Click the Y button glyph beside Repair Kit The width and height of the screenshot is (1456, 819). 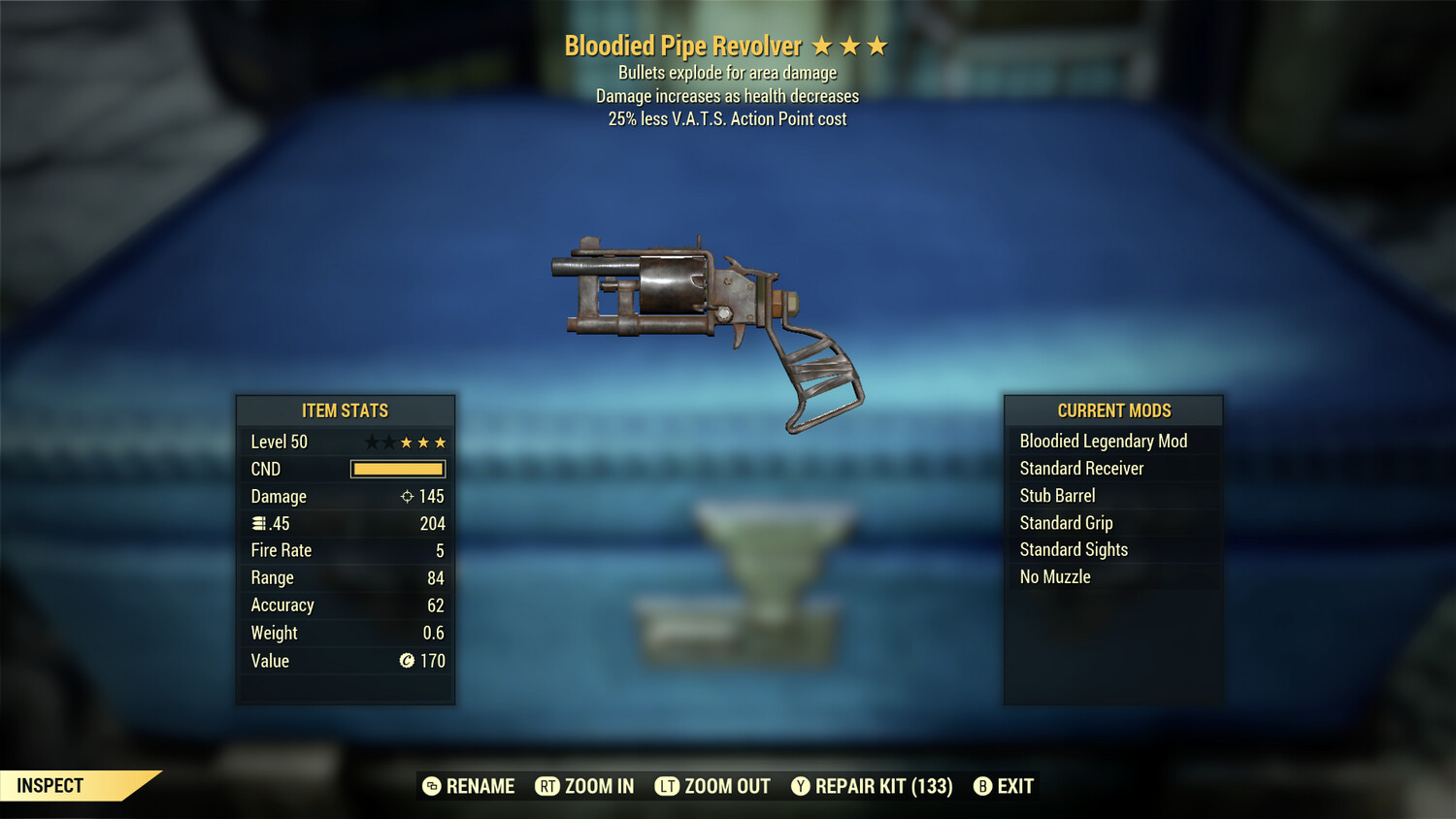click(801, 786)
